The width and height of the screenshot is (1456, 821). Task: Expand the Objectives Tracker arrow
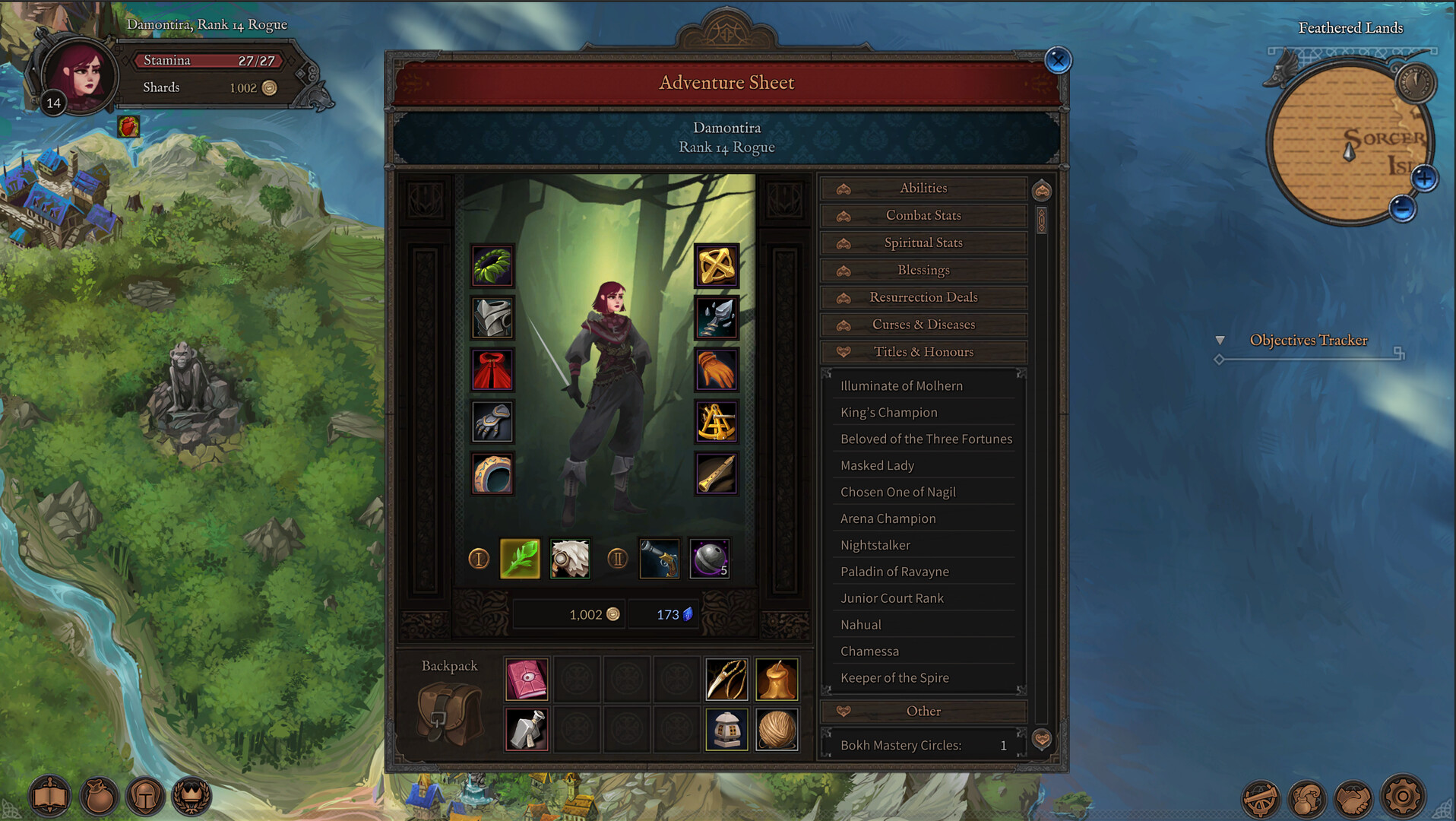pyautogui.click(x=1222, y=341)
